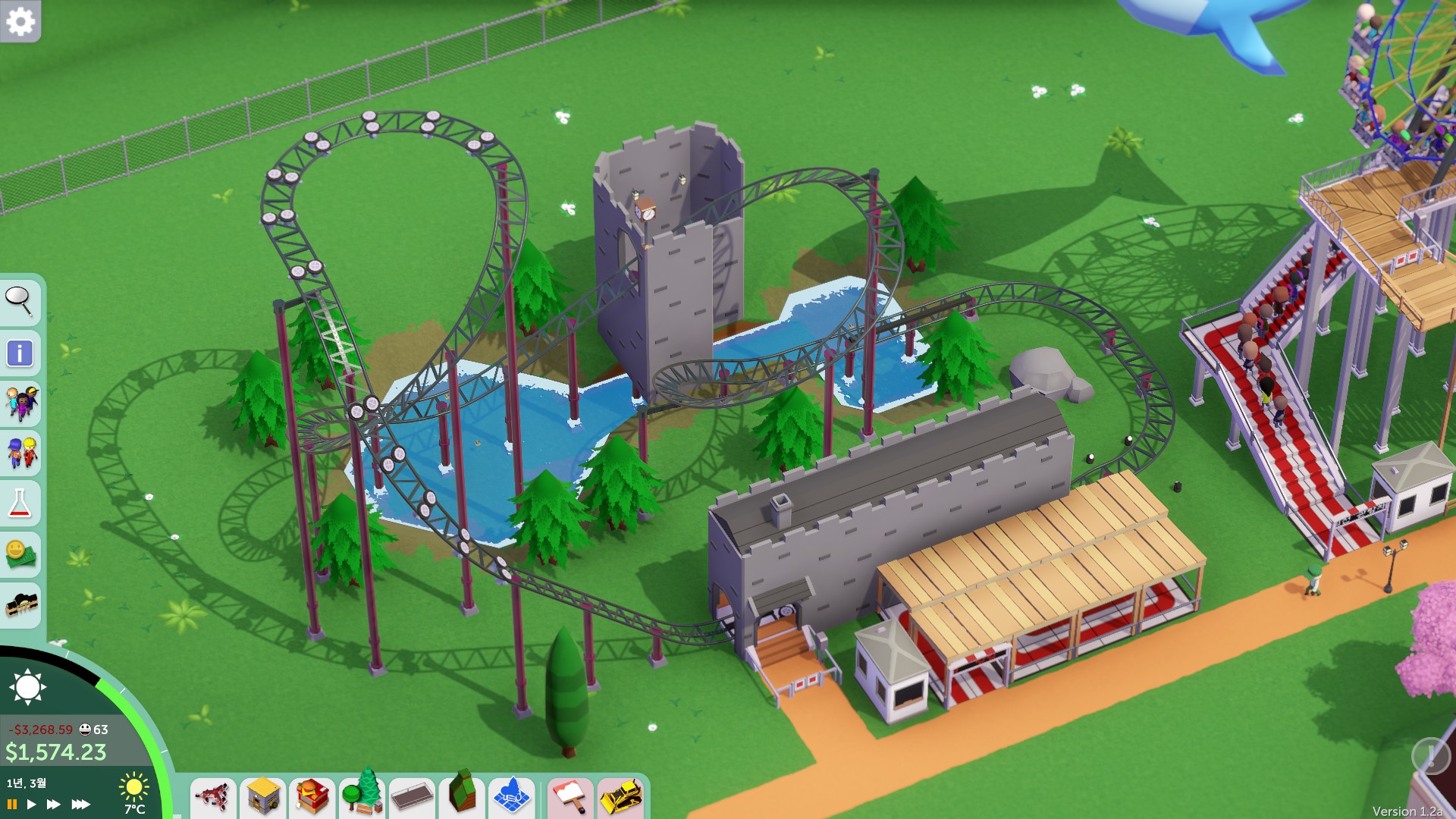Open the park entrance building panel
Image resolution: width=1456 pixels, height=819 pixels.
pyautogui.click(x=20, y=604)
